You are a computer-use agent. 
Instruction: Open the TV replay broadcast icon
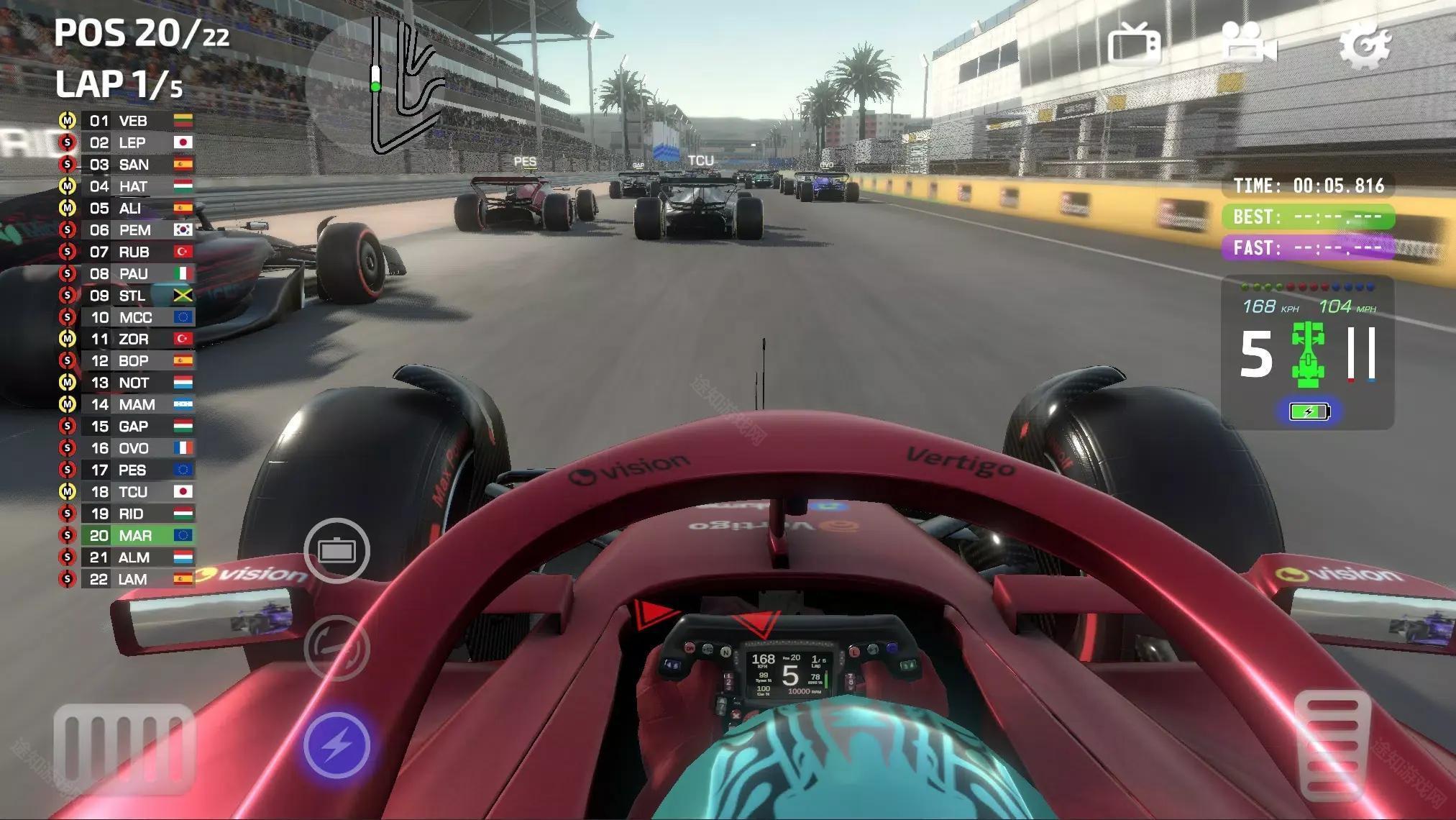[1135, 45]
